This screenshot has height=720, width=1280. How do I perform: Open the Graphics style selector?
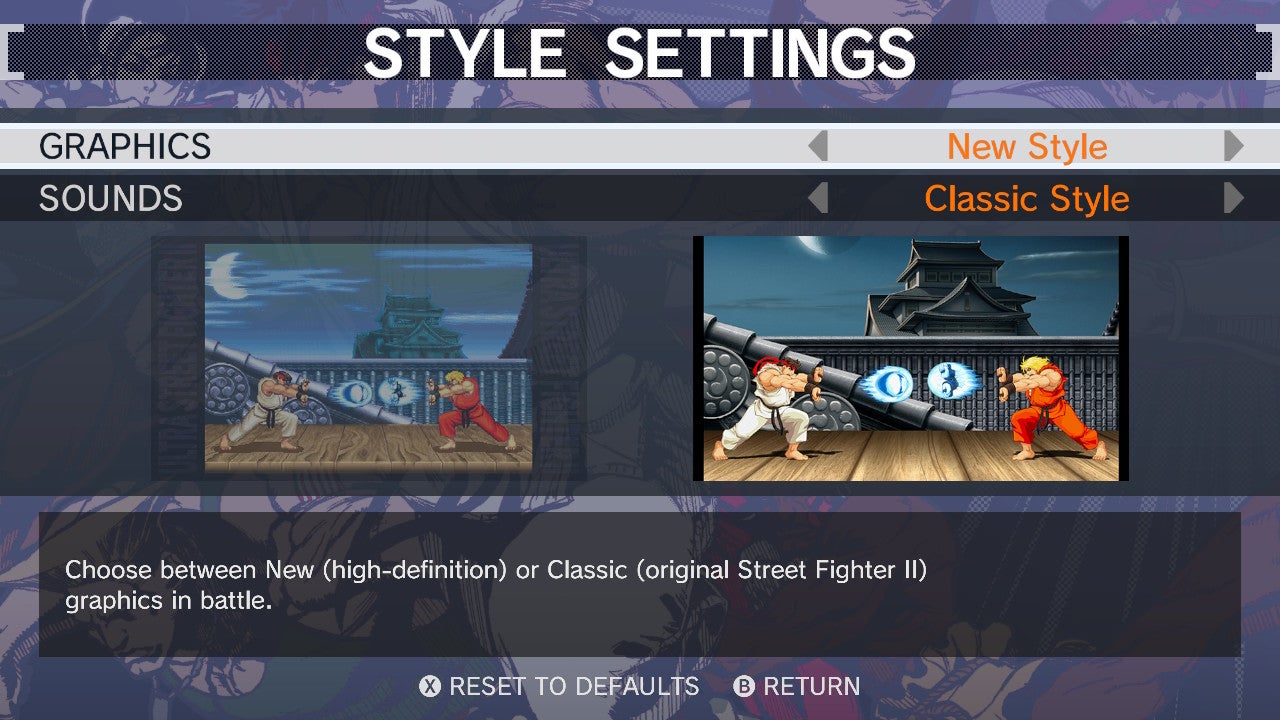pyautogui.click(x=1028, y=146)
